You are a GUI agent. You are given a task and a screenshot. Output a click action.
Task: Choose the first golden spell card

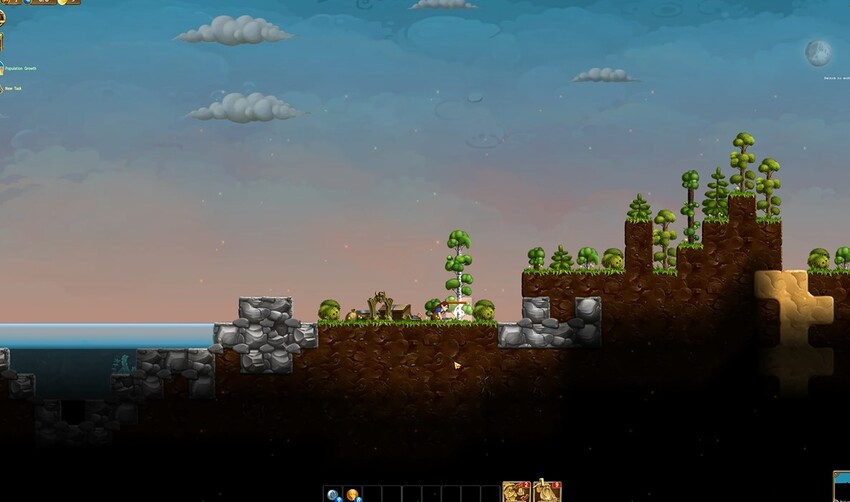click(516, 492)
